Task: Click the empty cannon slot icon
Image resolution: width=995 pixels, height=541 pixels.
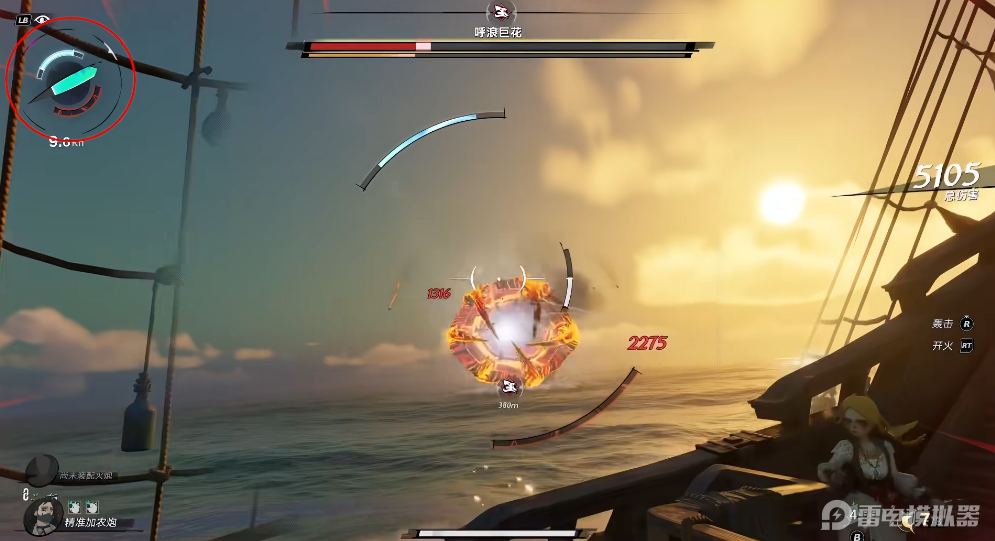Action: tap(42, 468)
